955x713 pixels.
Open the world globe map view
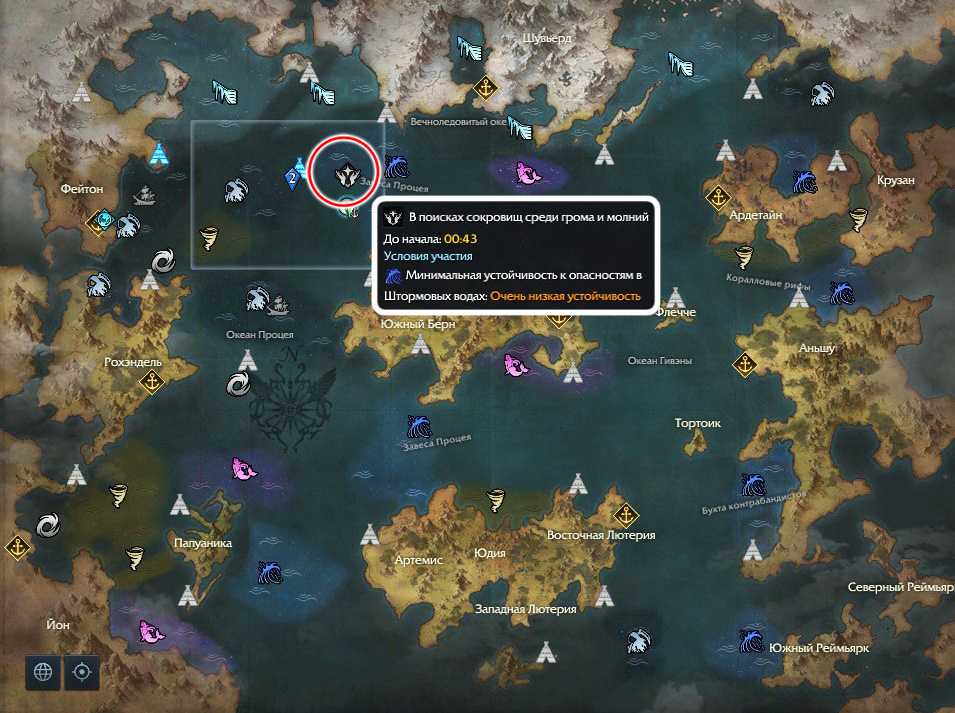pos(43,672)
